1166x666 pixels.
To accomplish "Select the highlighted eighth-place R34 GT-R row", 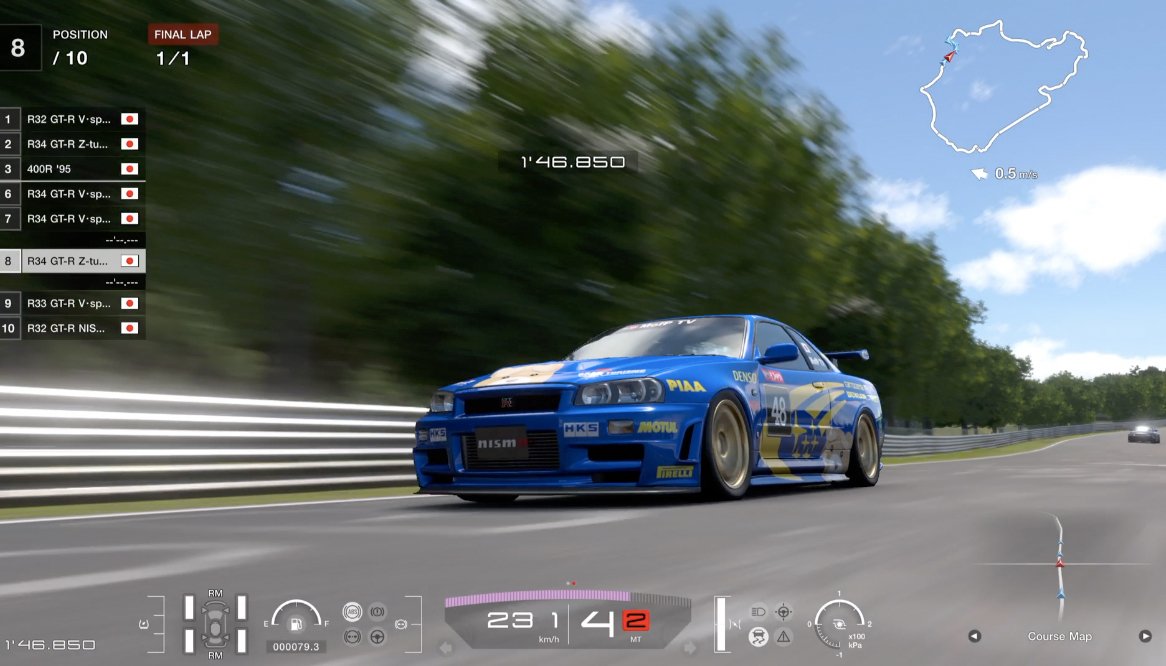I will click(72, 261).
